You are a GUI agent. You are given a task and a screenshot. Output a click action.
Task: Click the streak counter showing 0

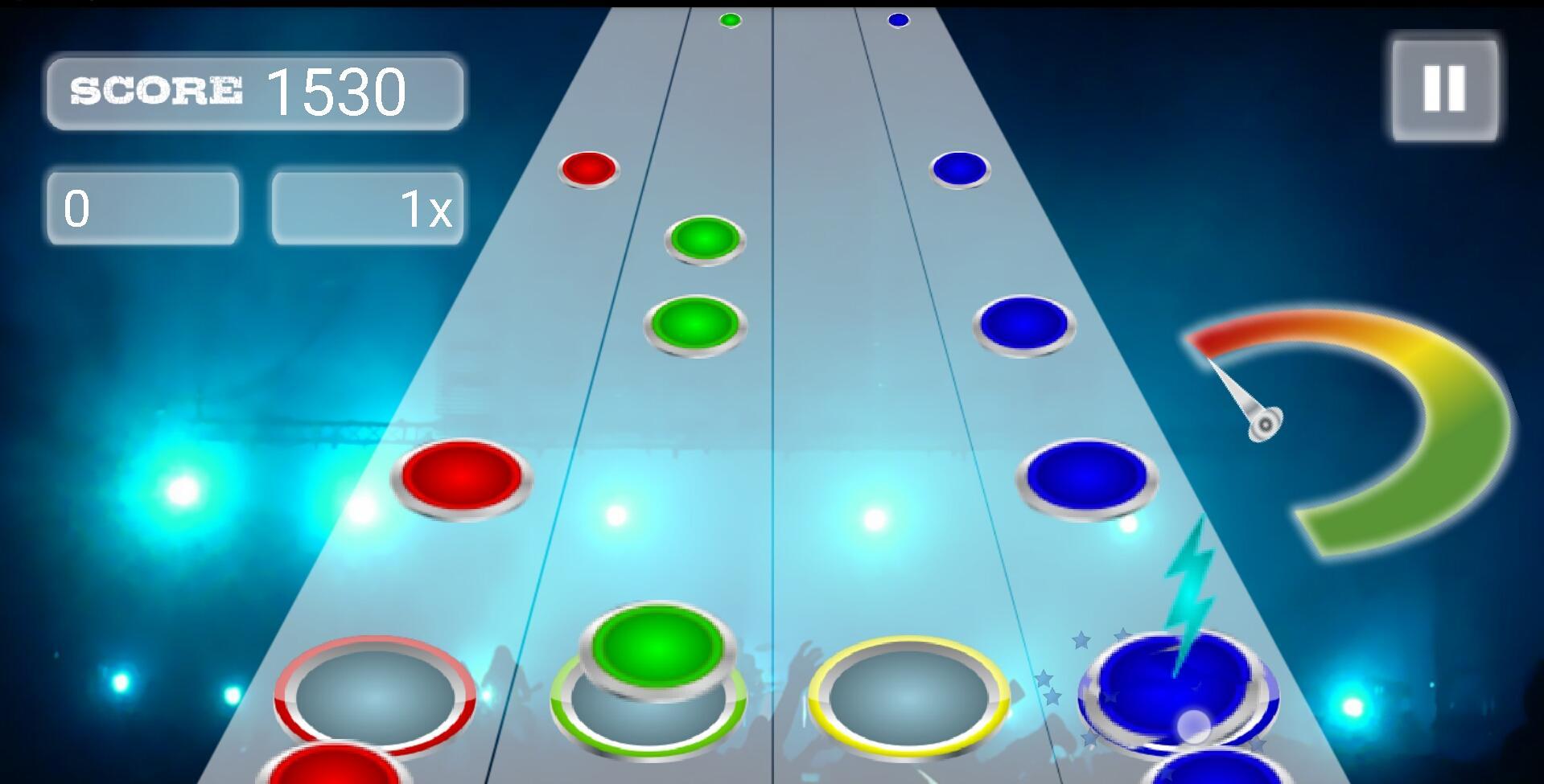141,207
